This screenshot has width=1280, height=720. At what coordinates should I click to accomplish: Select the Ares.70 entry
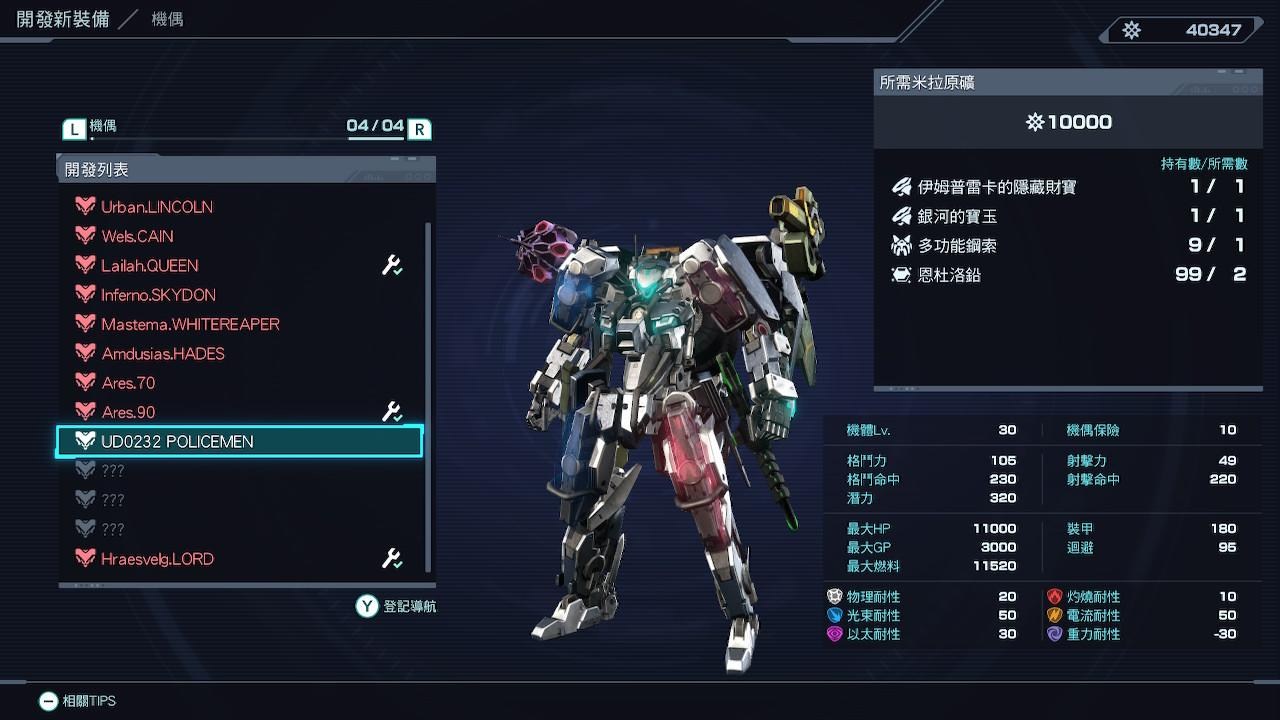coord(128,383)
